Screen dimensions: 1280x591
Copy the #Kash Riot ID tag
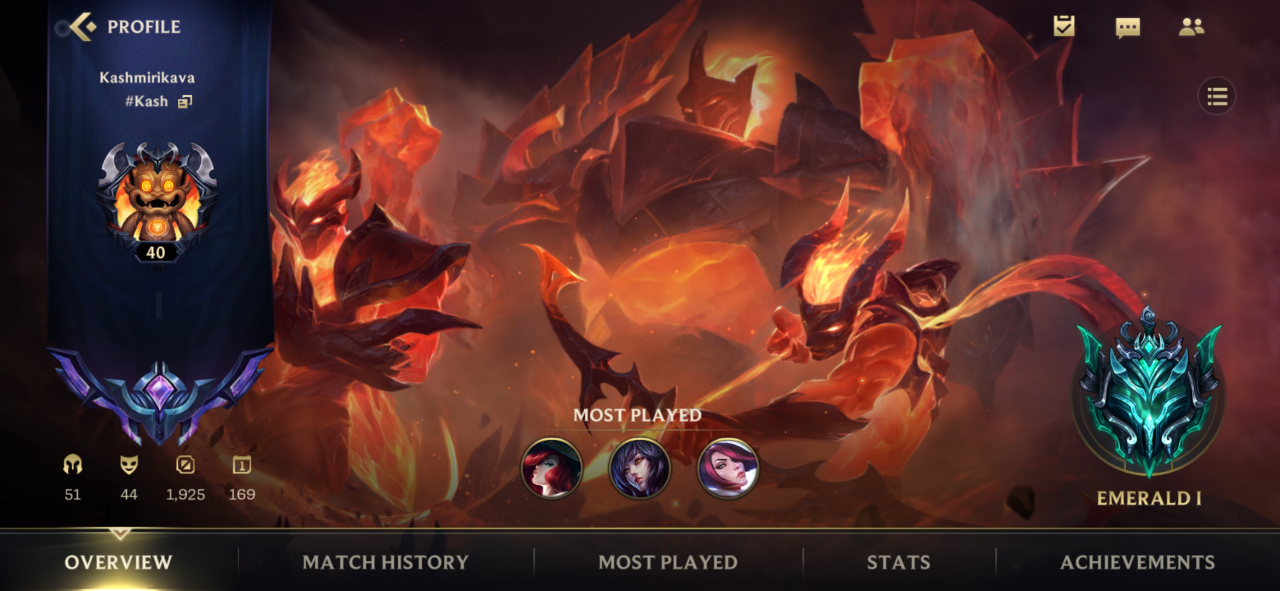click(185, 101)
